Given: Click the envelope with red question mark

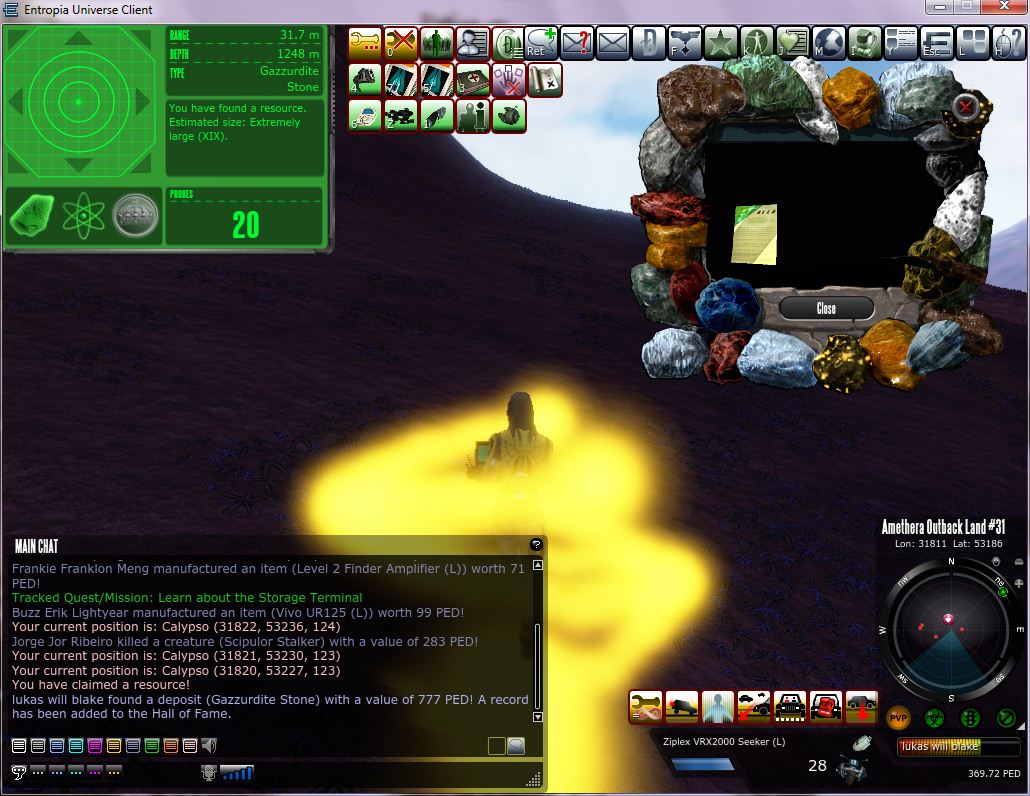Looking at the screenshot, I should point(577,43).
